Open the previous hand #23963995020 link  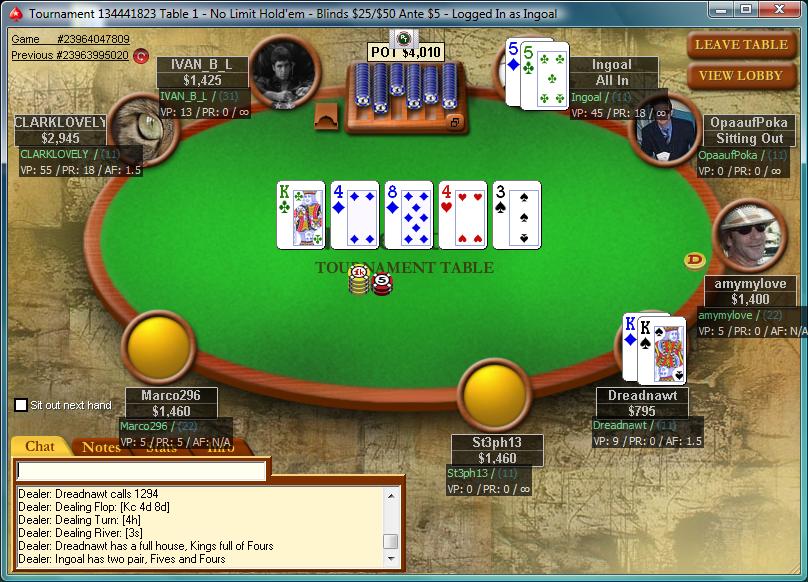pos(70,55)
